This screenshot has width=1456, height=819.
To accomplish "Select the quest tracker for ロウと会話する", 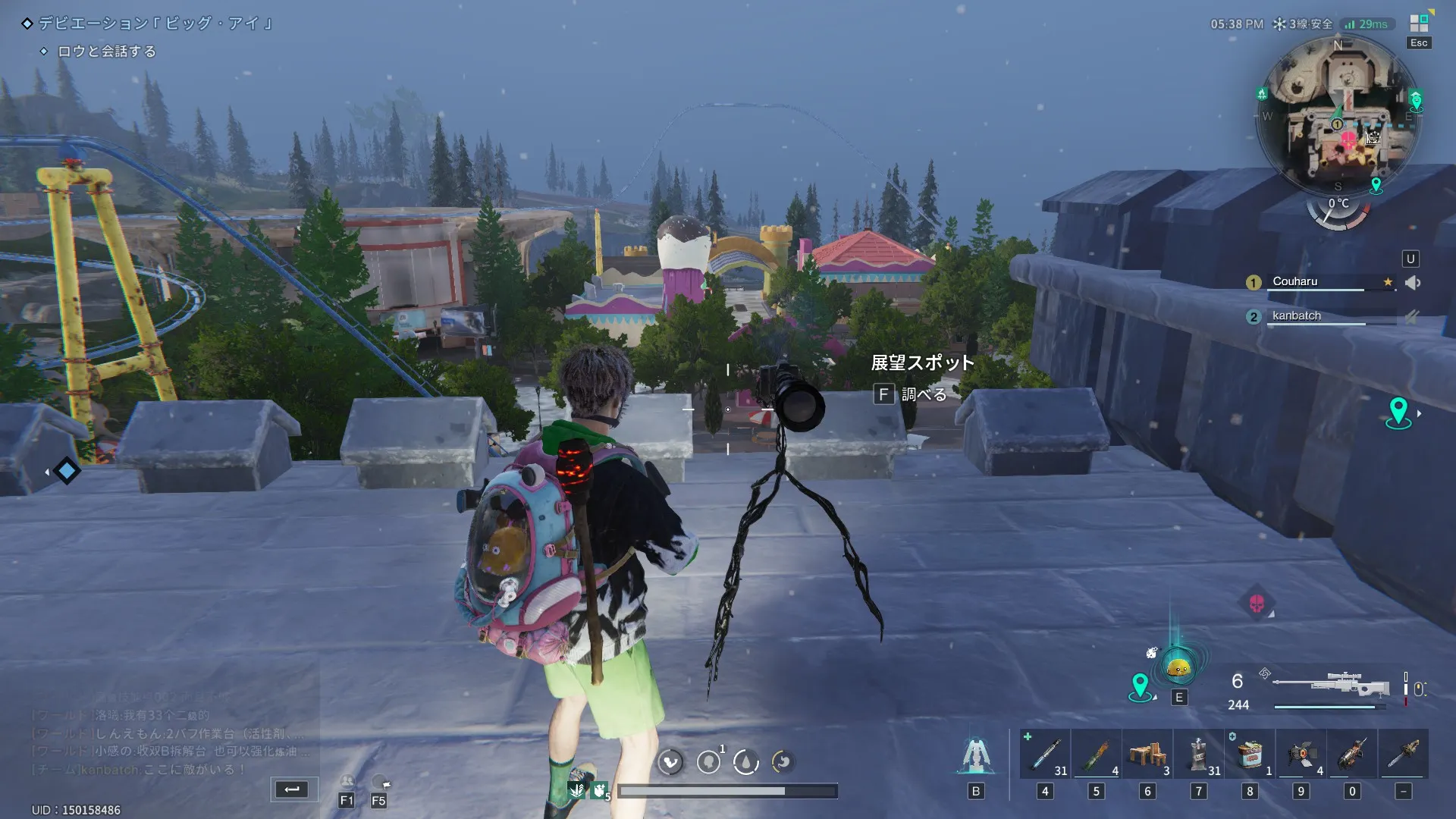I will (106, 52).
